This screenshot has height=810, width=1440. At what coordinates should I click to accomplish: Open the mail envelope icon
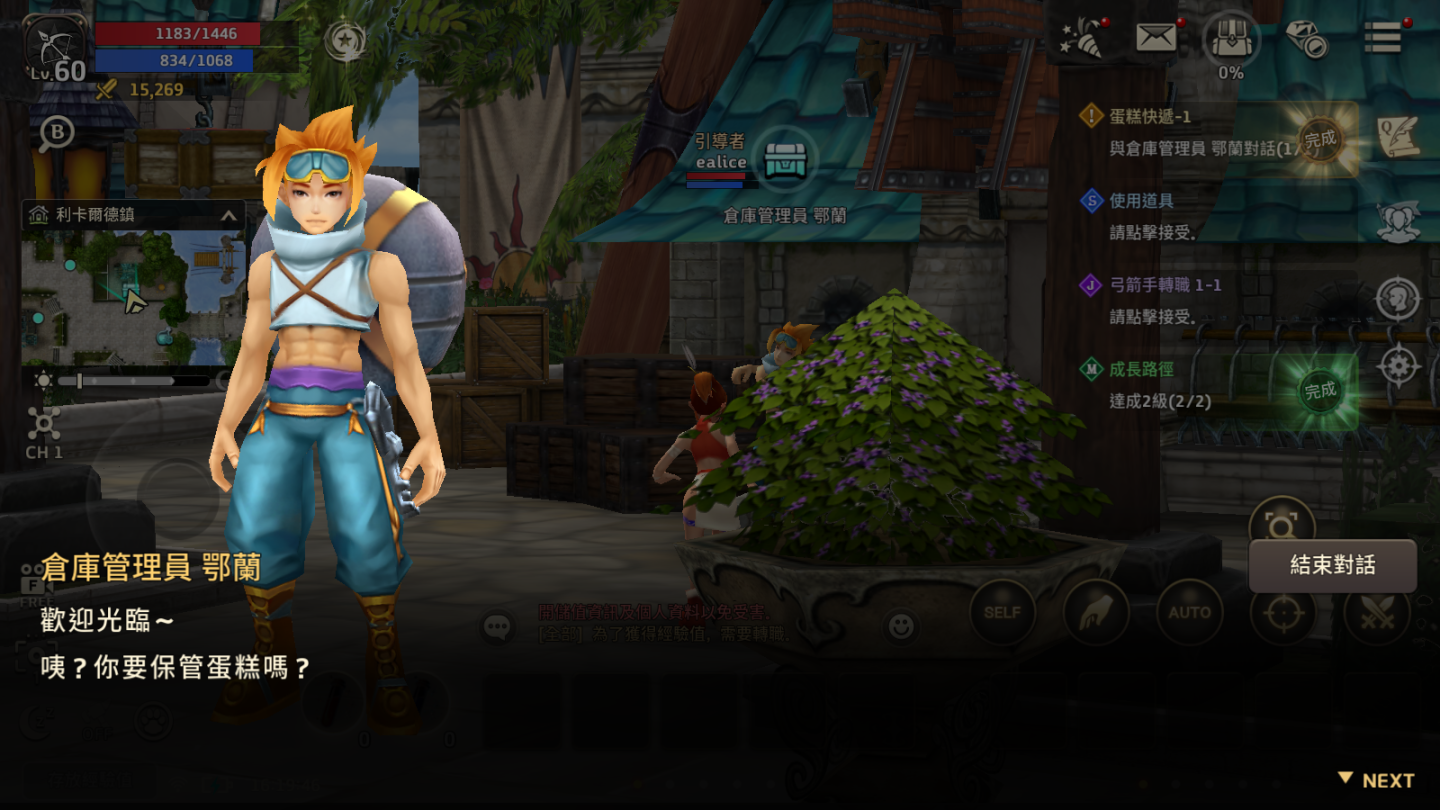tap(1156, 38)
